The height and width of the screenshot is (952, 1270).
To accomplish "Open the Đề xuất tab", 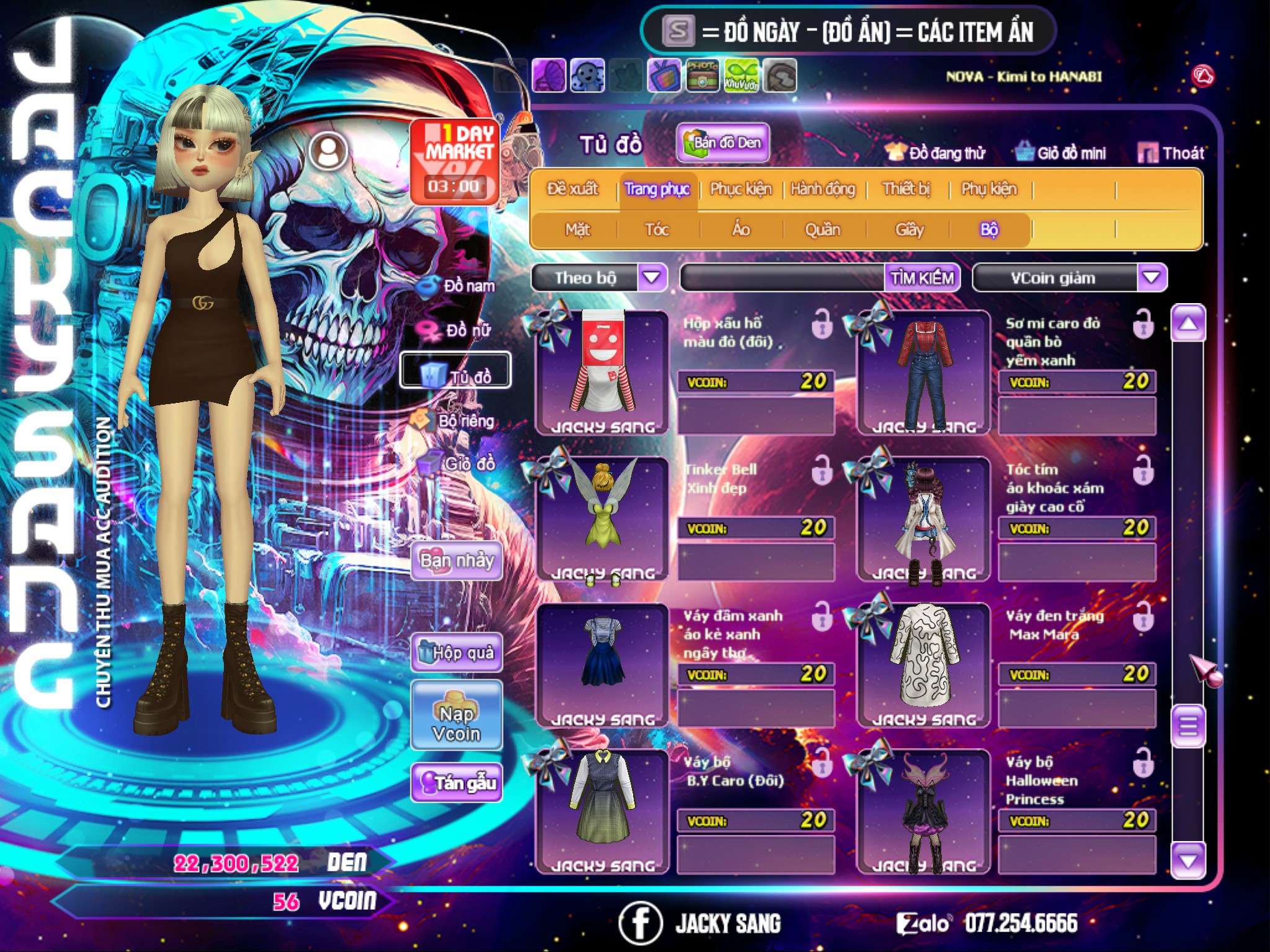I will tap(572, 189).
